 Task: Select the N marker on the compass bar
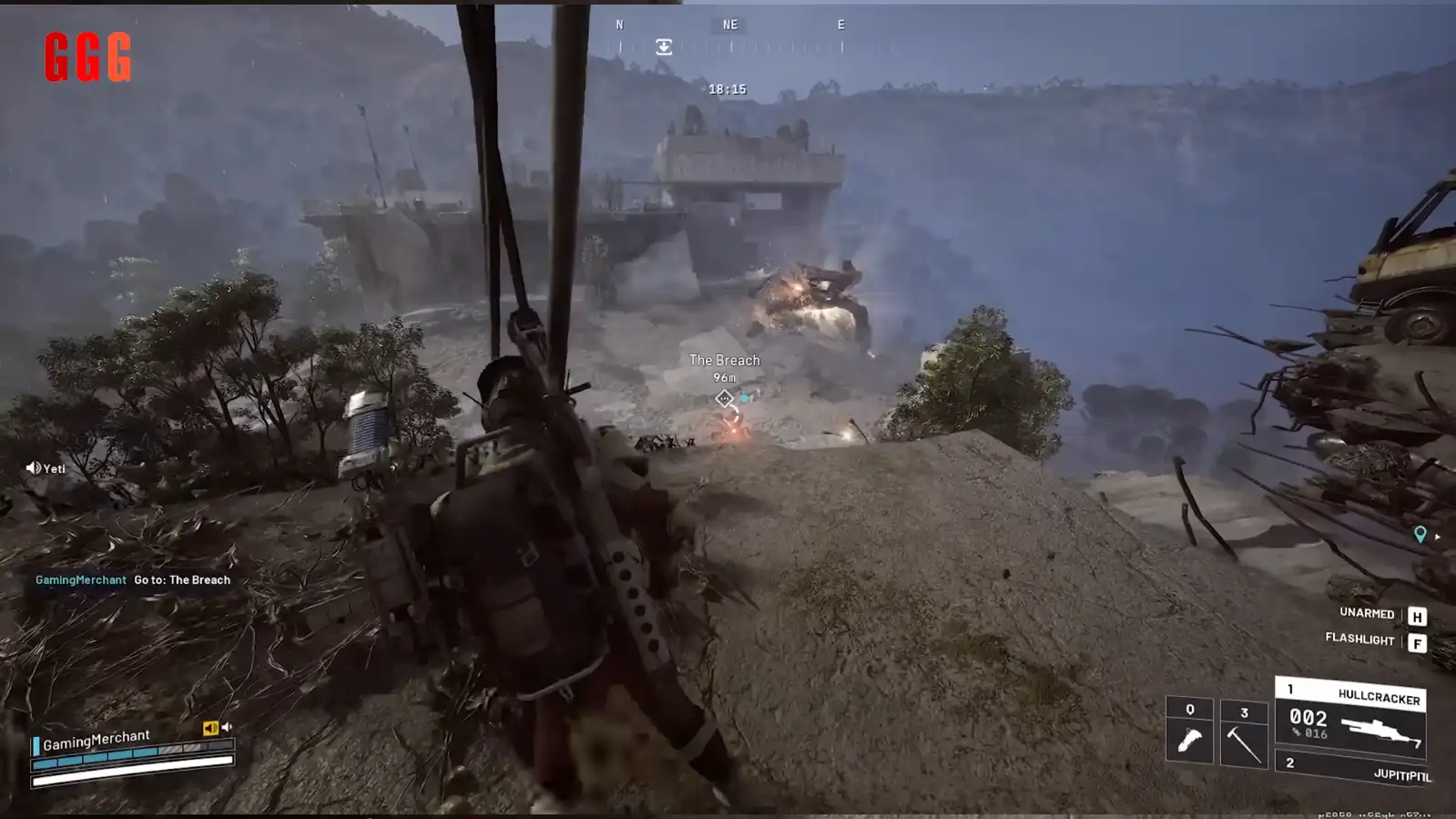click(619, 25)
